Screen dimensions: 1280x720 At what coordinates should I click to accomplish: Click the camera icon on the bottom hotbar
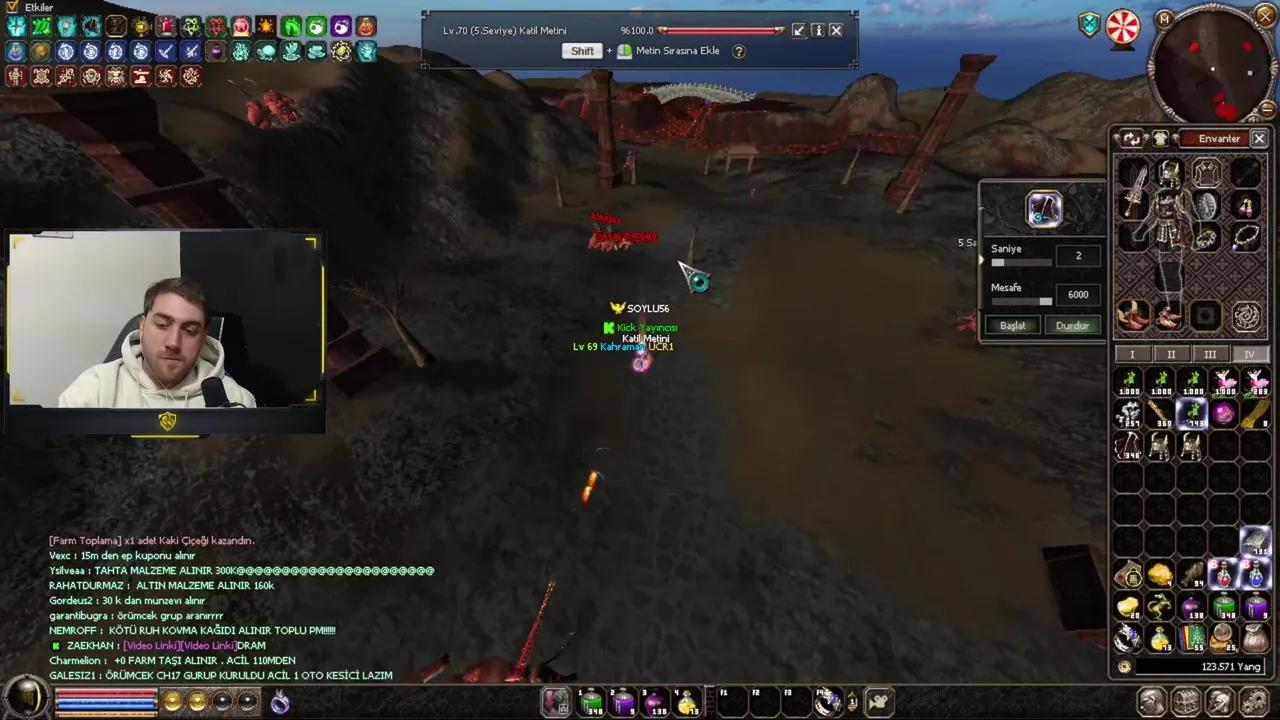[x=877, y=701]
